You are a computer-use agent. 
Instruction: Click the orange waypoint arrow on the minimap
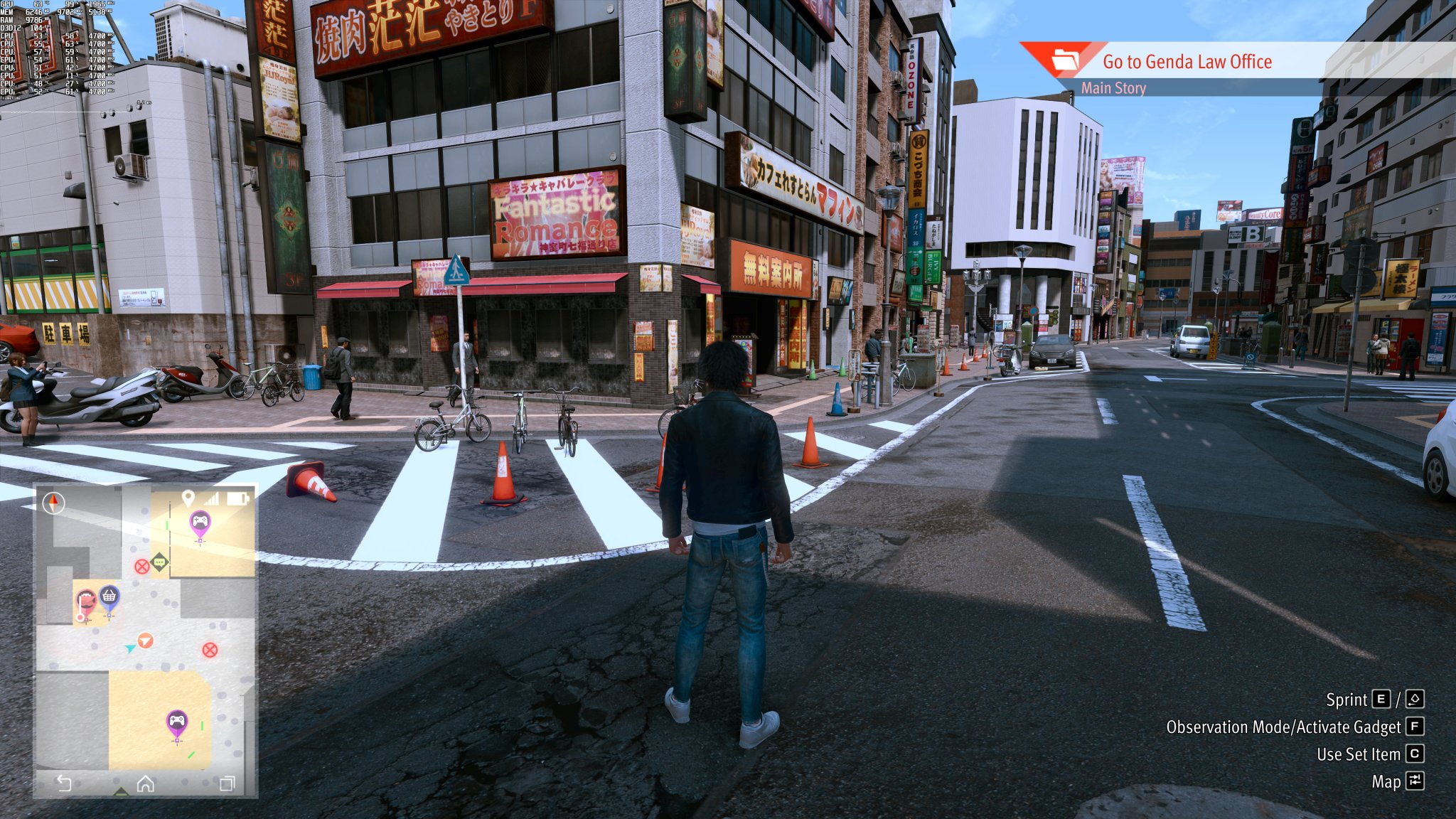(145, 641)
